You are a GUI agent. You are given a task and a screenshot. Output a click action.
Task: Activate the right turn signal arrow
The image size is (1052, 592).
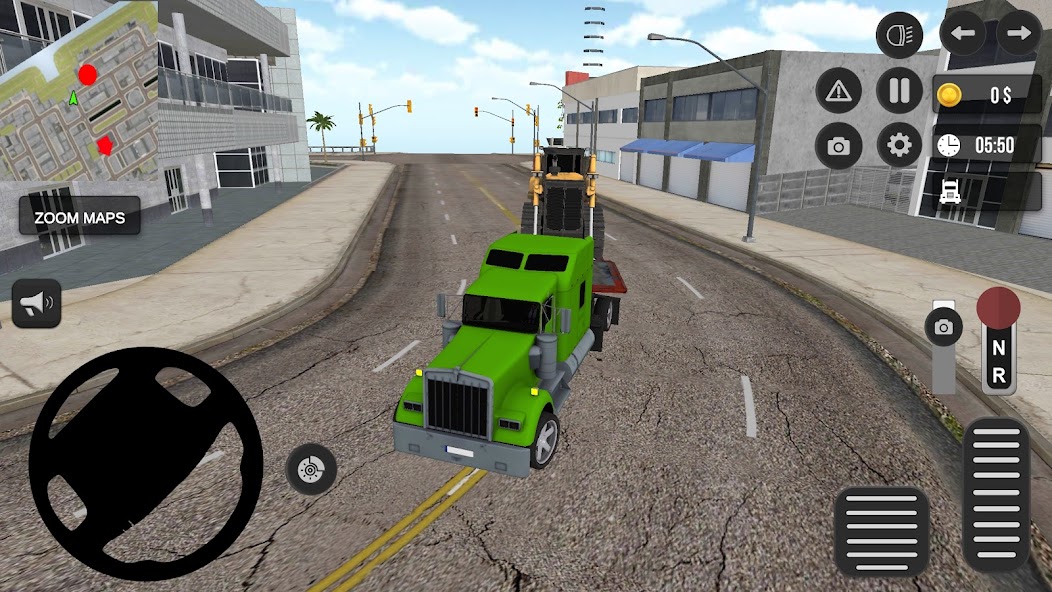pos(1018,34)
